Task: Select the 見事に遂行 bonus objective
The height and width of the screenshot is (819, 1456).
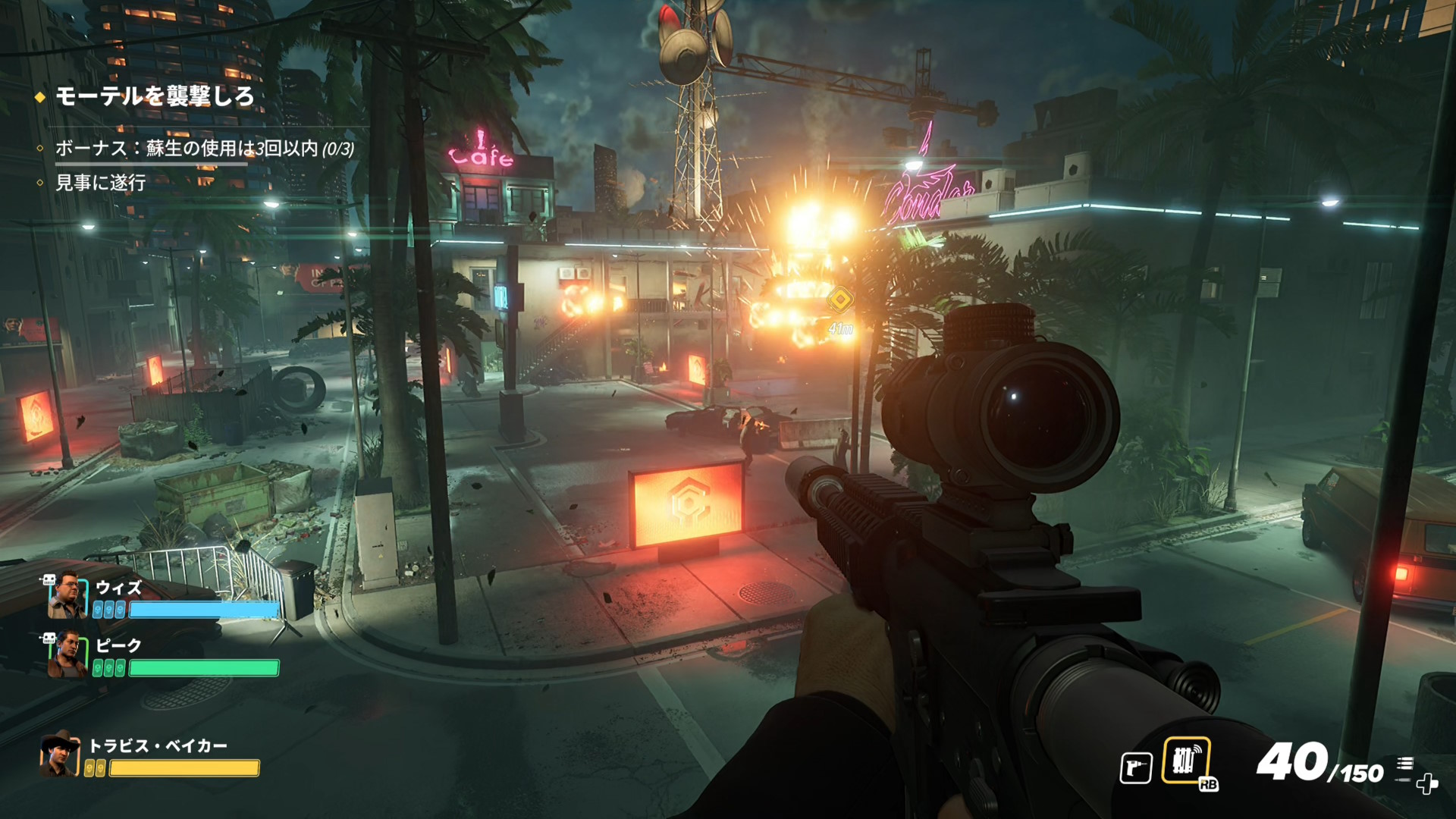Action: click(x=100, y=183)
